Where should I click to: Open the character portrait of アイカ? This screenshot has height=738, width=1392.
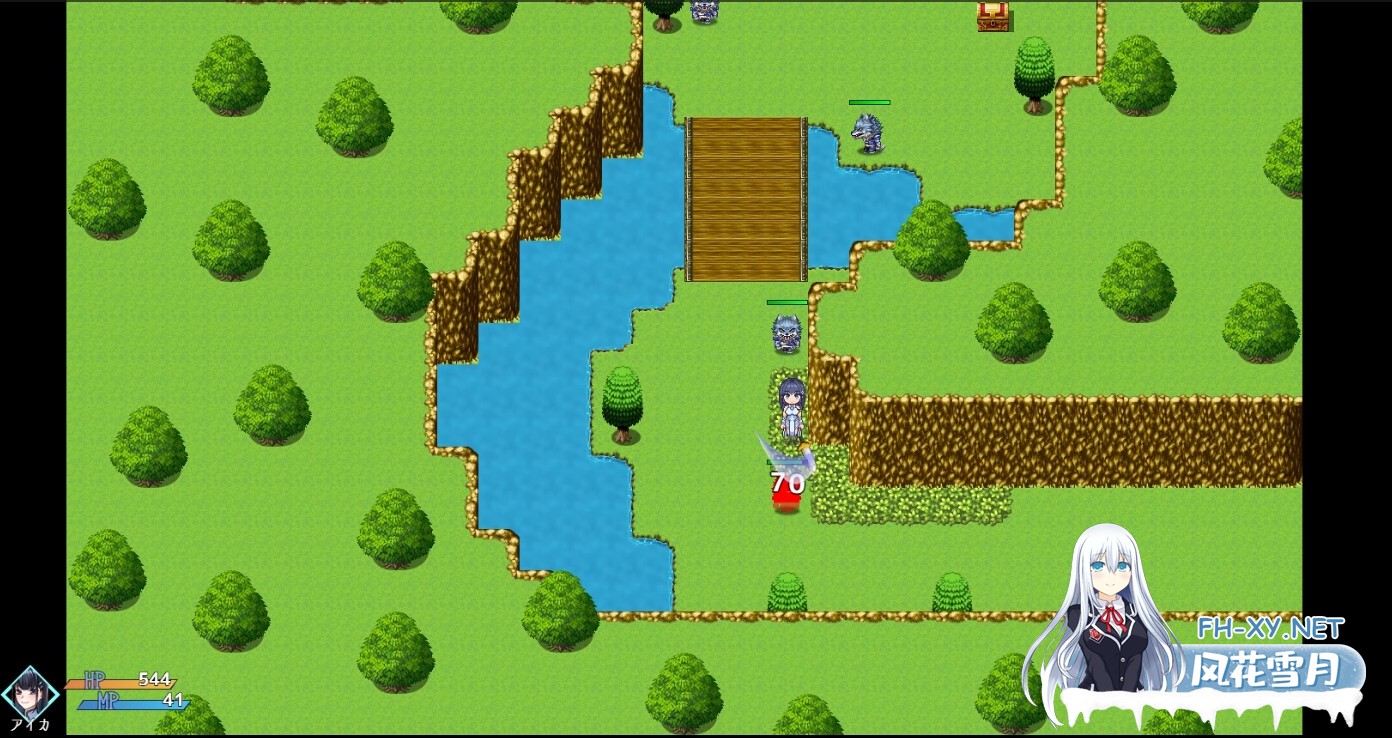30,690
